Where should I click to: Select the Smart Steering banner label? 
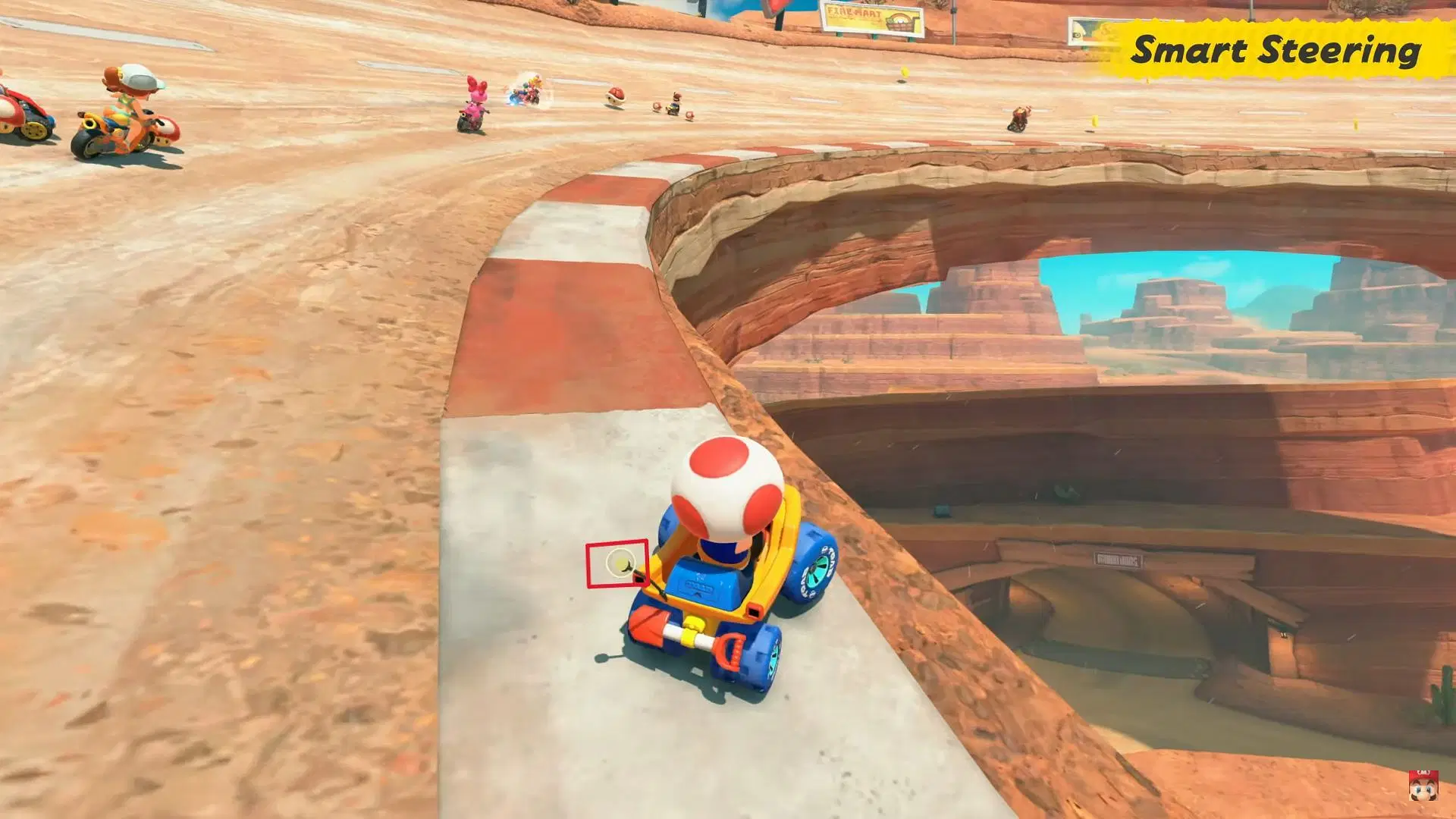click(x=1276, y=50)
